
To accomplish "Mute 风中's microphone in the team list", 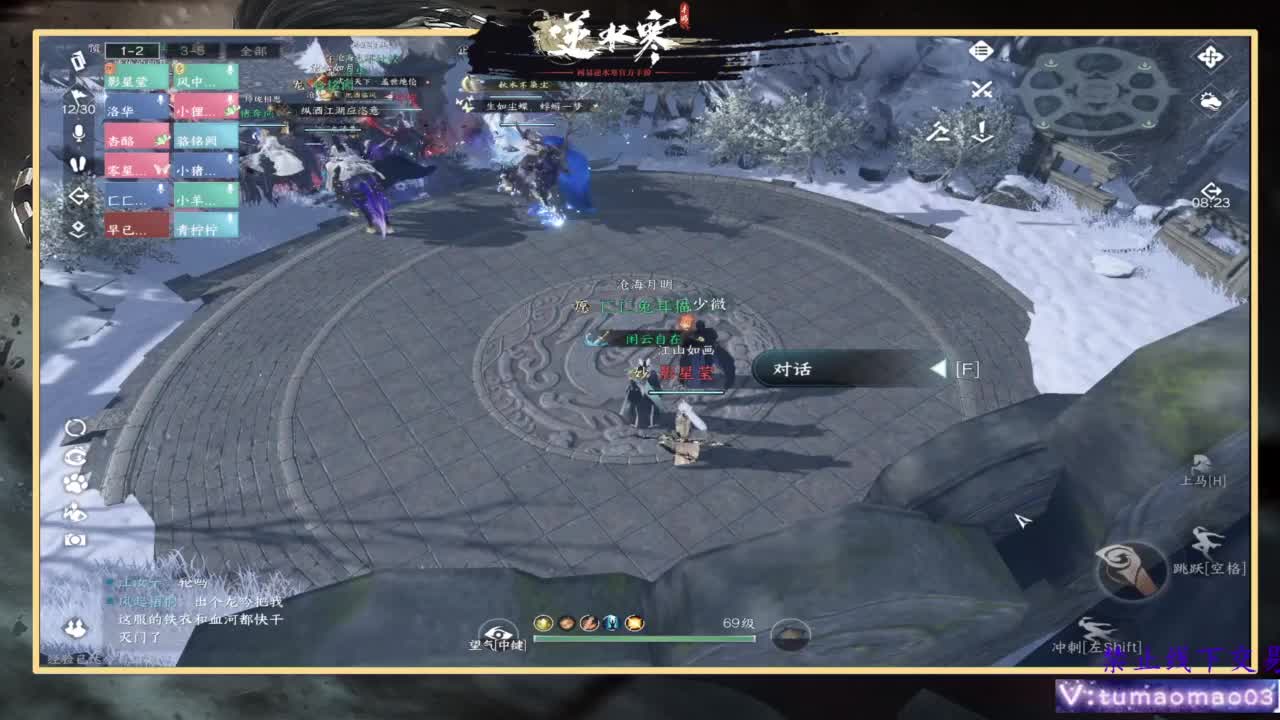I will (228, 68).
